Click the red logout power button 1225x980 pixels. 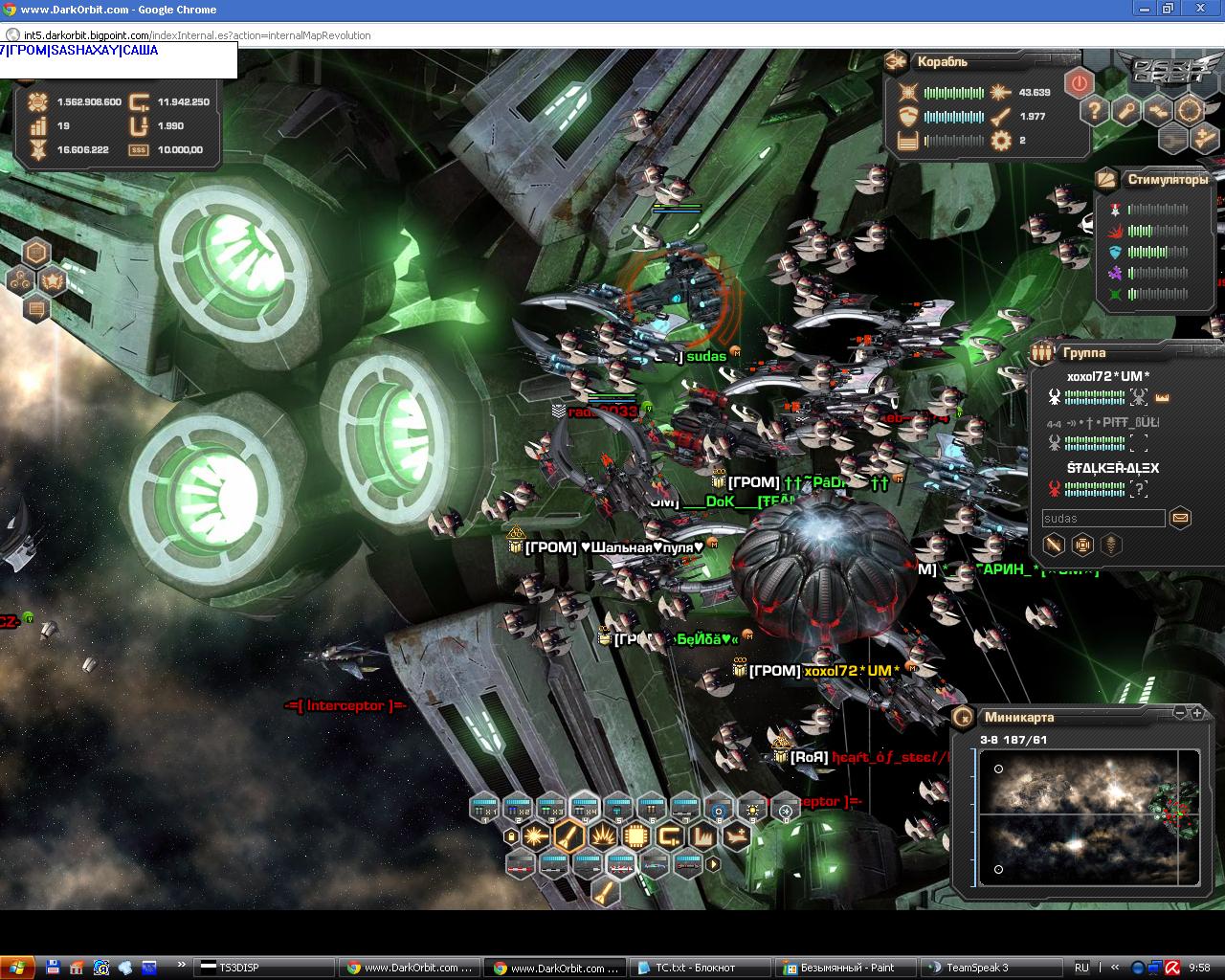click(1080, 83)
